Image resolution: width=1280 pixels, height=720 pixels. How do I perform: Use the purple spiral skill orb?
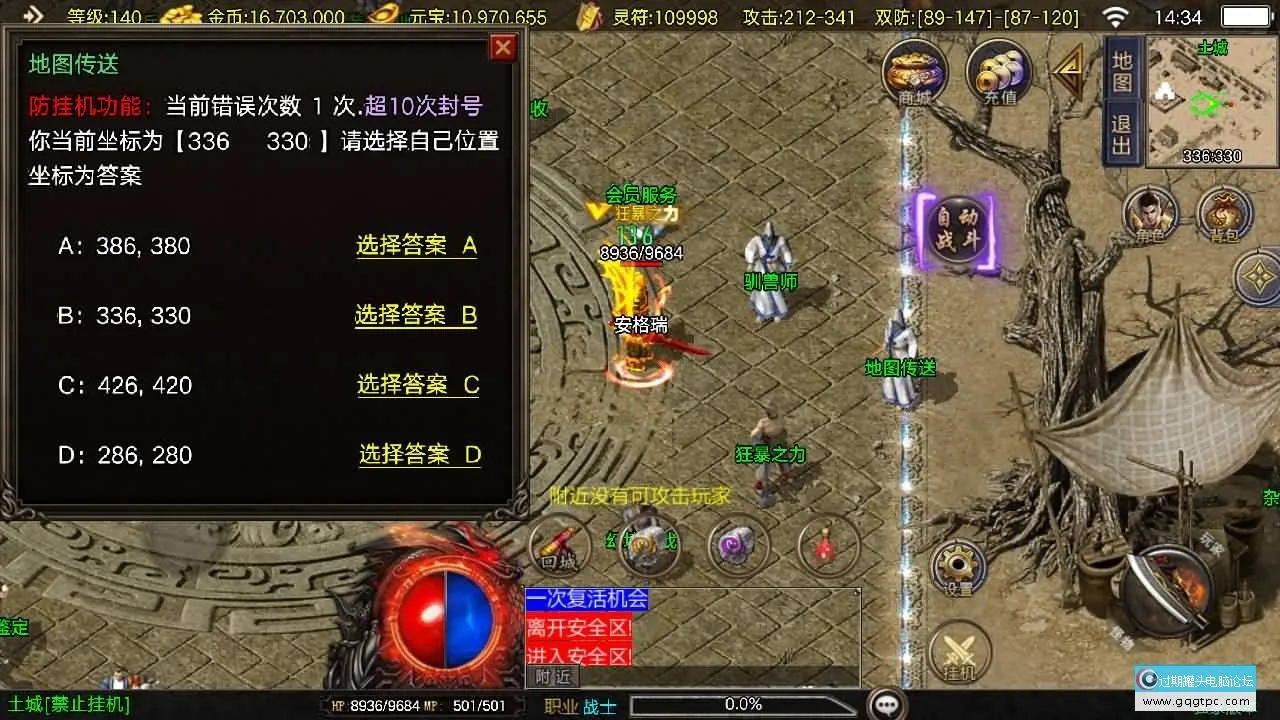click(x=737, y=543)
